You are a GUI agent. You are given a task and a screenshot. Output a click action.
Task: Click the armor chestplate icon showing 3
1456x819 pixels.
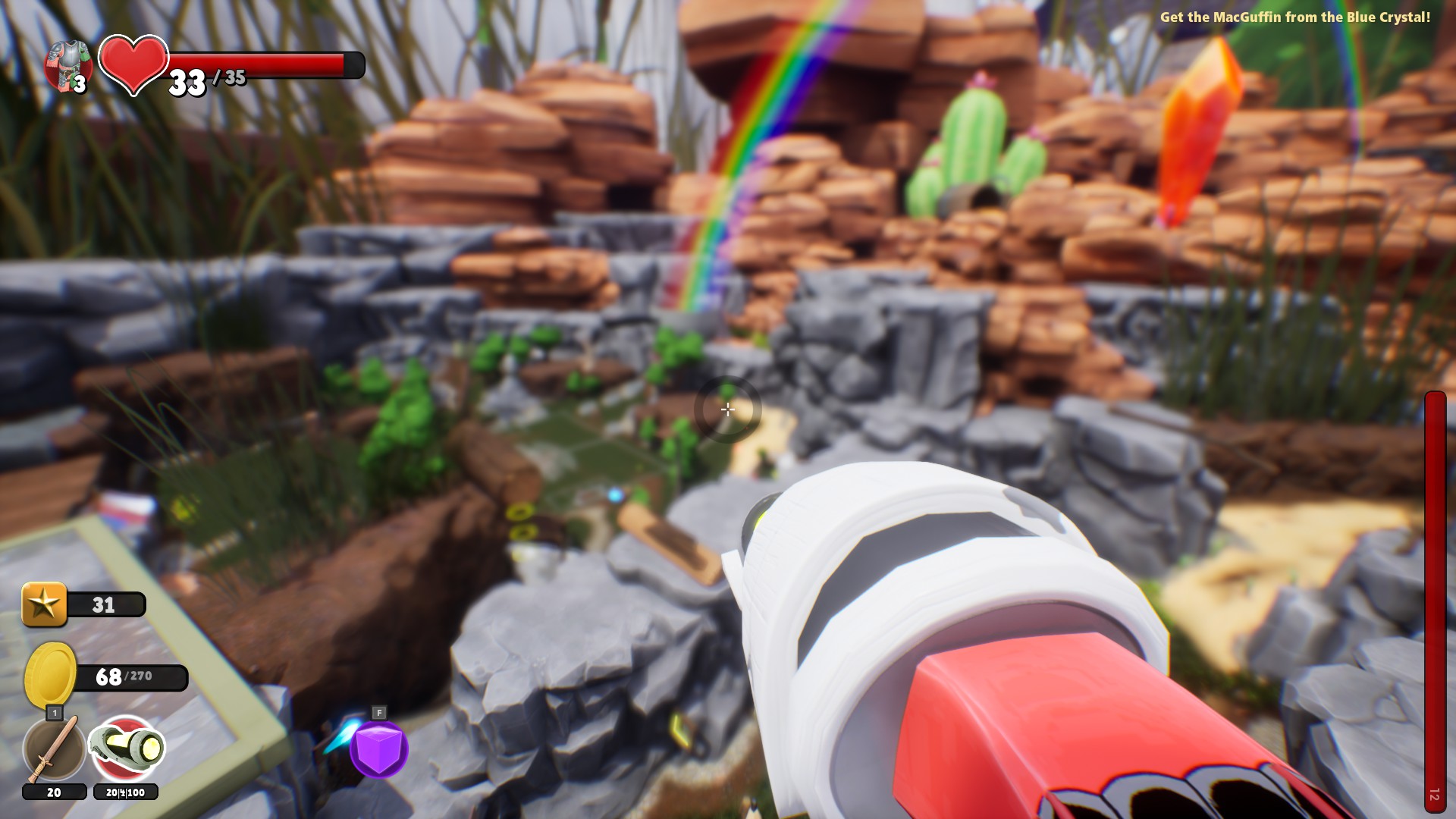pyautogui.click(x=67, y=64)
